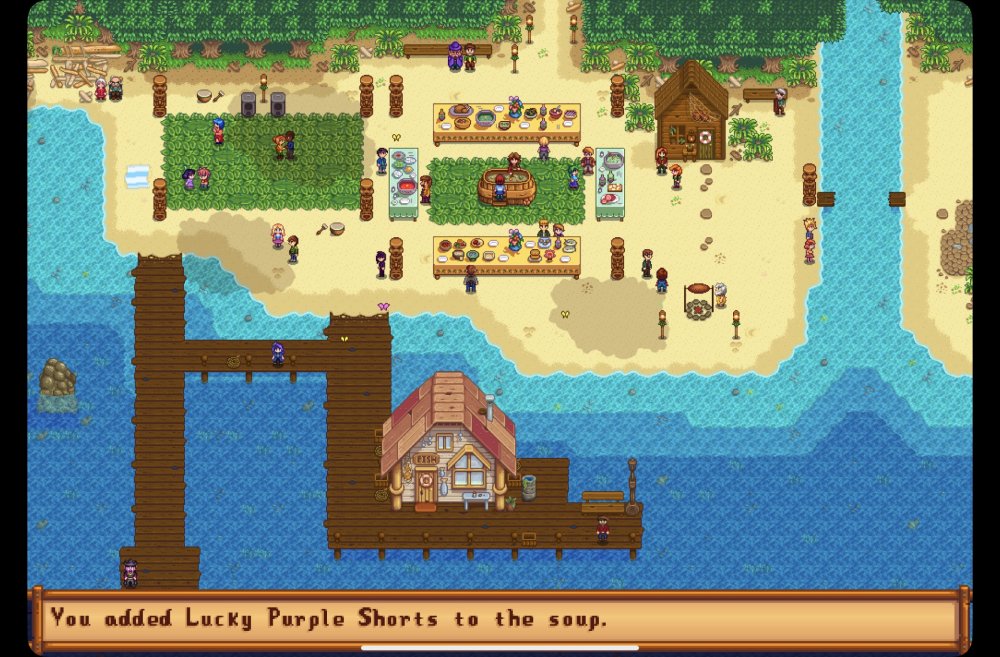Screen dimensions: 1000x657
Task: Dismiss the Lucky Purple Shorts soup message
Action: (x=499, y=618)
